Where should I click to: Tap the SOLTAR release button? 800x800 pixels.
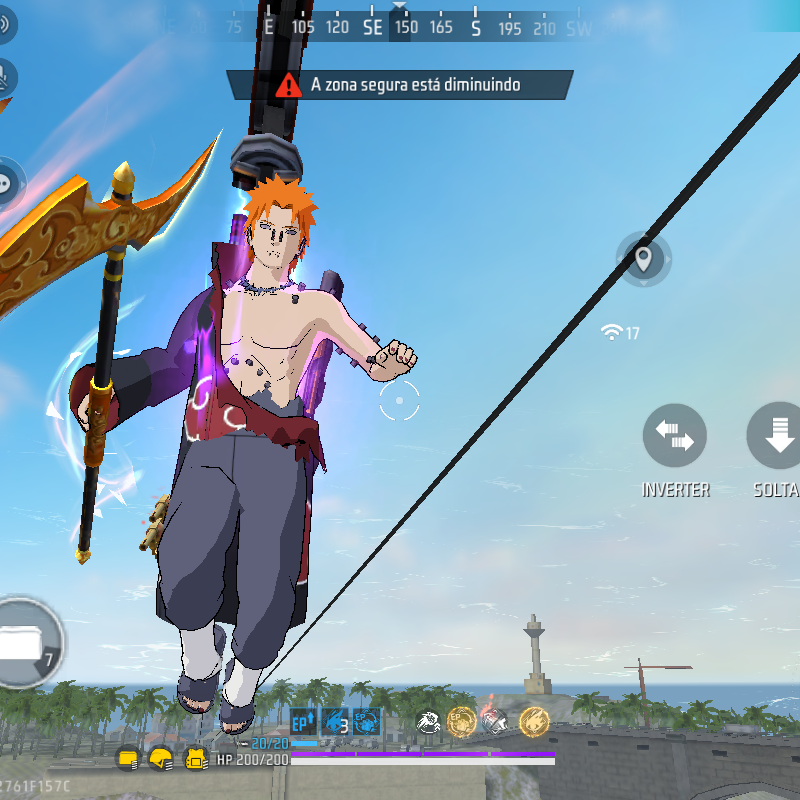click(x=778, y=435)
